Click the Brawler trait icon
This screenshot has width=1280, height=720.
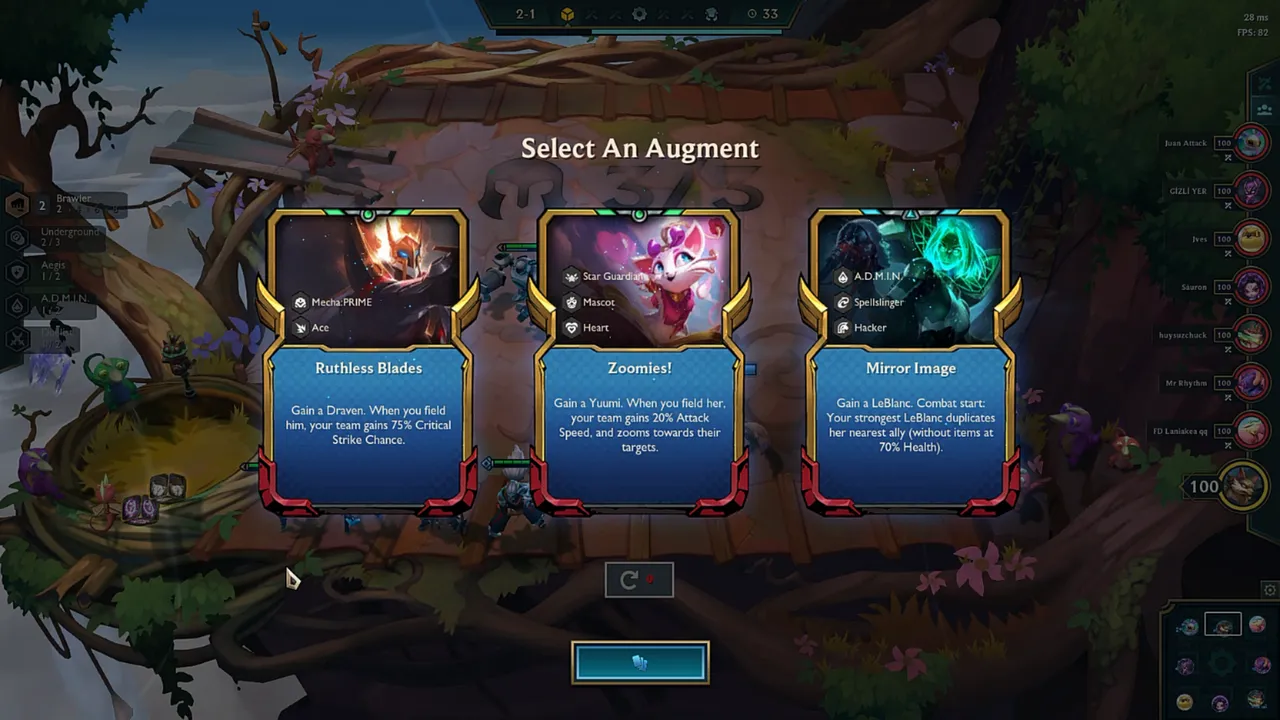(16, 204)
